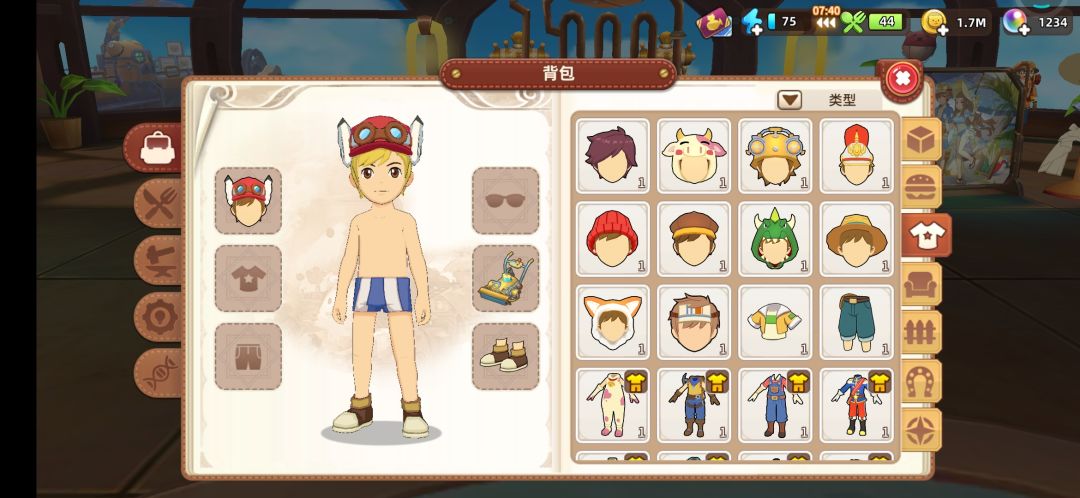Choose the straw hat item
This screenshot has width=1080, height=498.
click(x=857, y=238)
